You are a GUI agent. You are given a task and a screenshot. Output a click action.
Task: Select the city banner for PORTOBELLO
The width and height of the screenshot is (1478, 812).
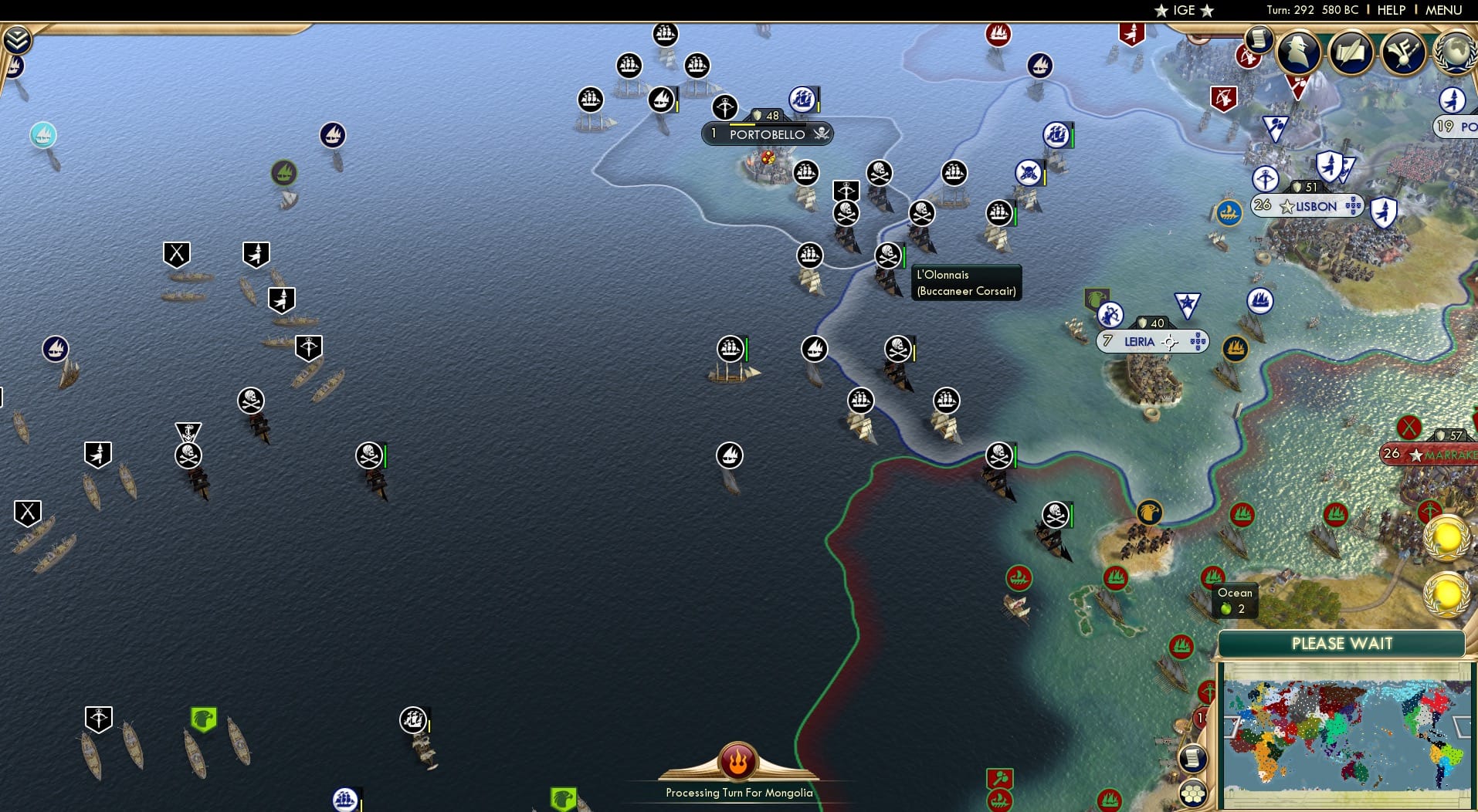click(x=767, y=134)
